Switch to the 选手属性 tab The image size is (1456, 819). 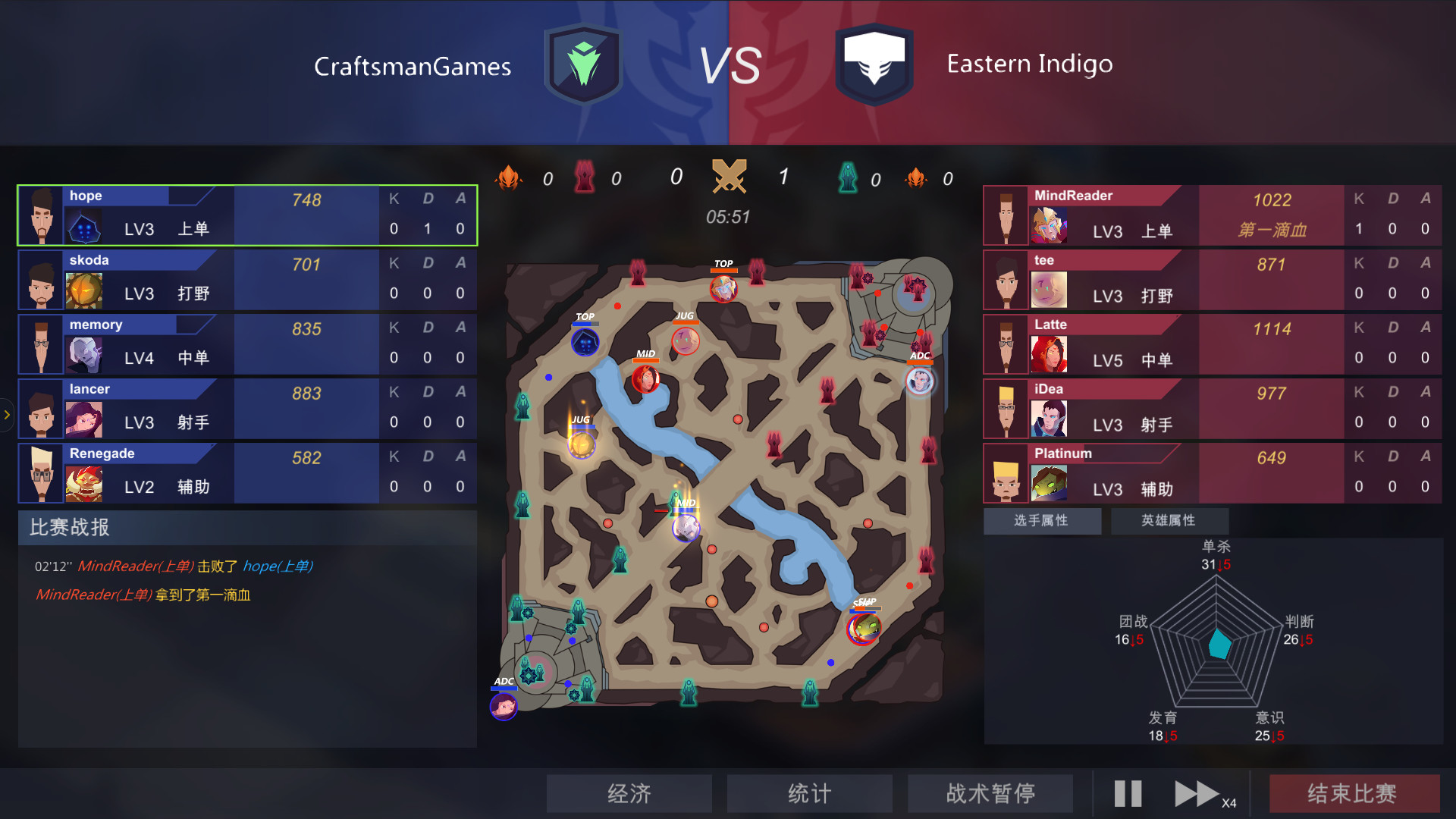coord(1042,521)
